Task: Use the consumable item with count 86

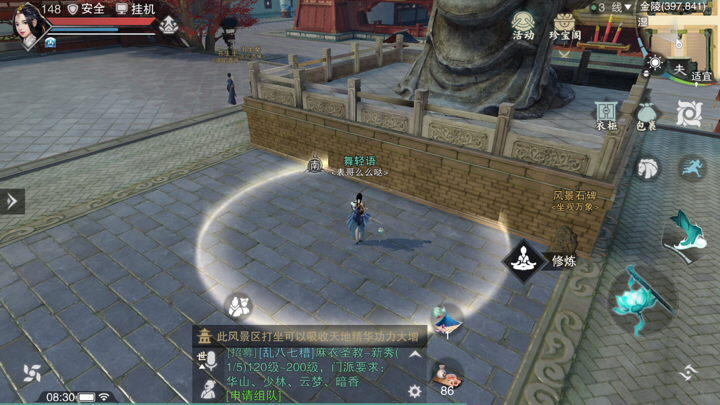Action: (447, 374)
